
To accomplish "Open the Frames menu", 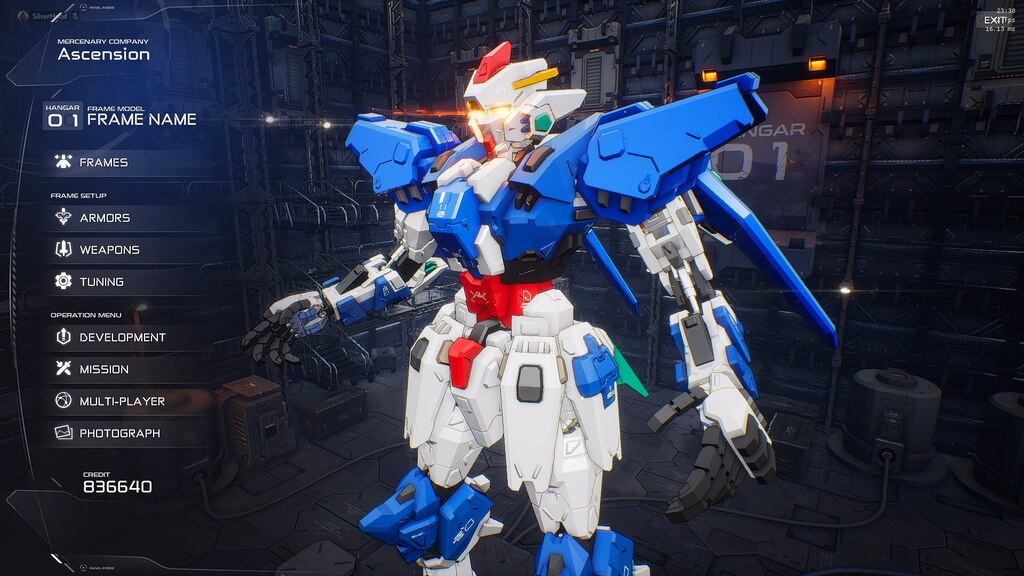I will (x=103, y=162).
